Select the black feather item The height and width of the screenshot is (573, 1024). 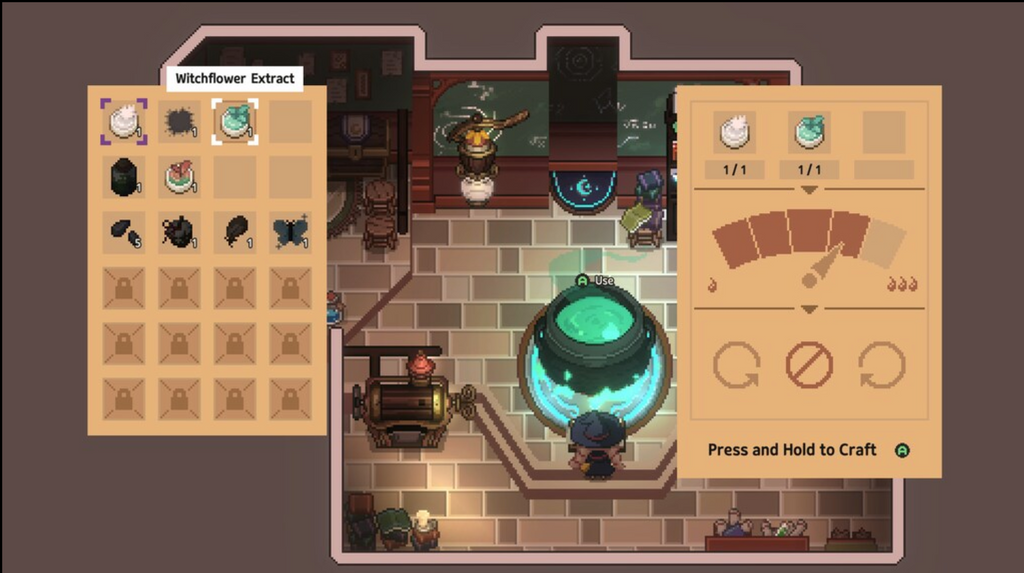coord(235,231)
